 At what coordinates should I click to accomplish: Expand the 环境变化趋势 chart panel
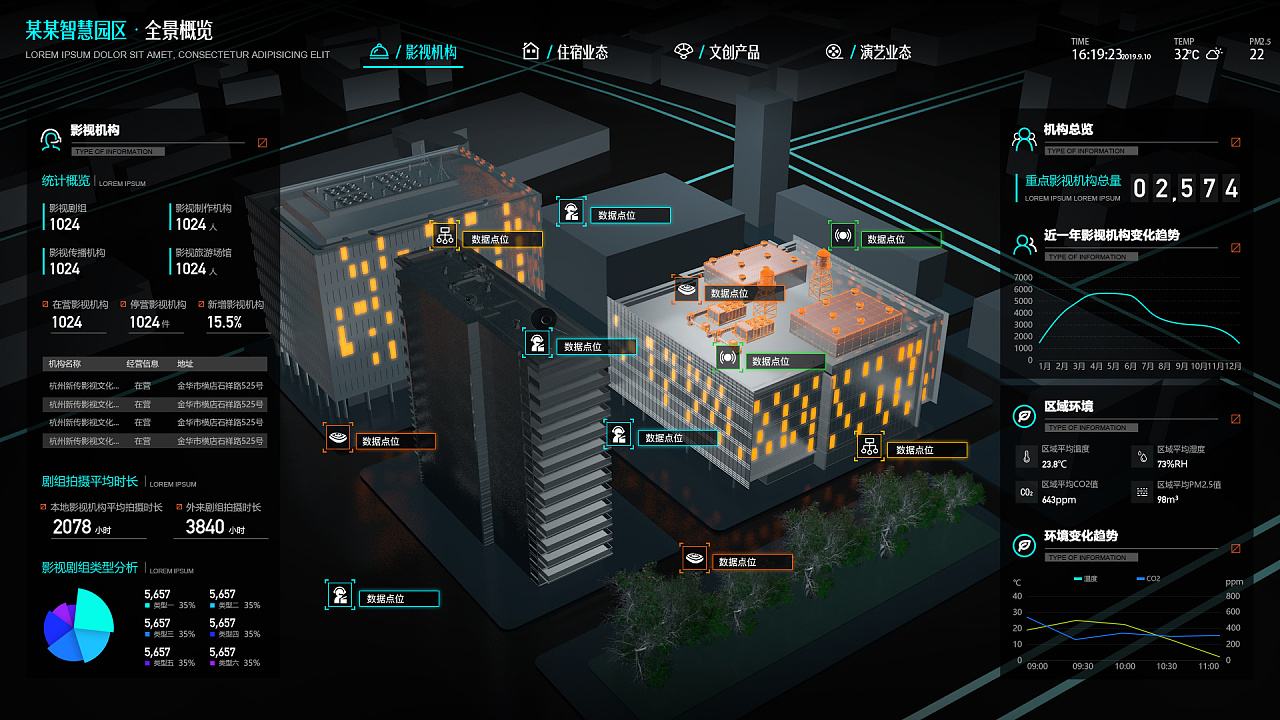pyautogui.click(x=1236, y=549)
